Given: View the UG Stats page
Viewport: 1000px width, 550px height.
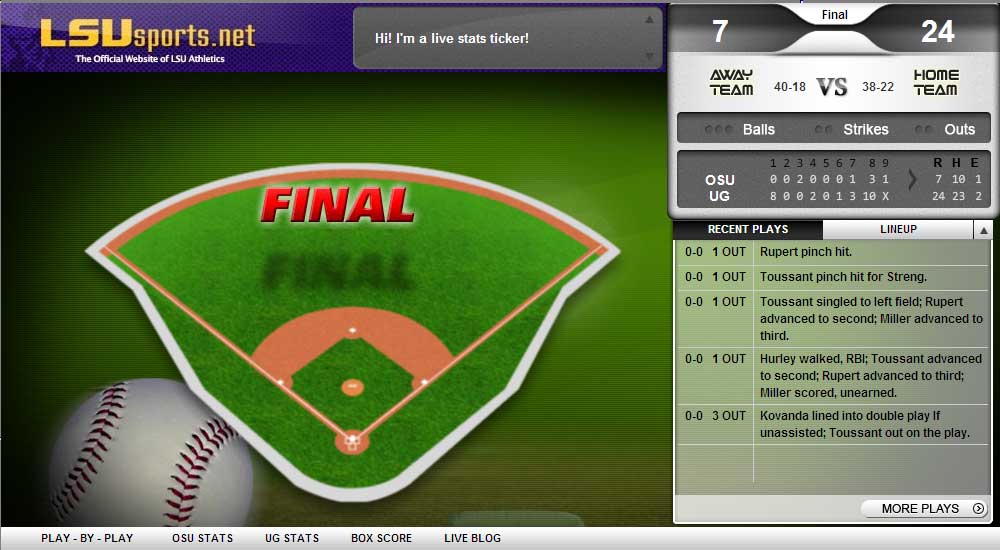Looking at the screenshot, I should point(292,538).
